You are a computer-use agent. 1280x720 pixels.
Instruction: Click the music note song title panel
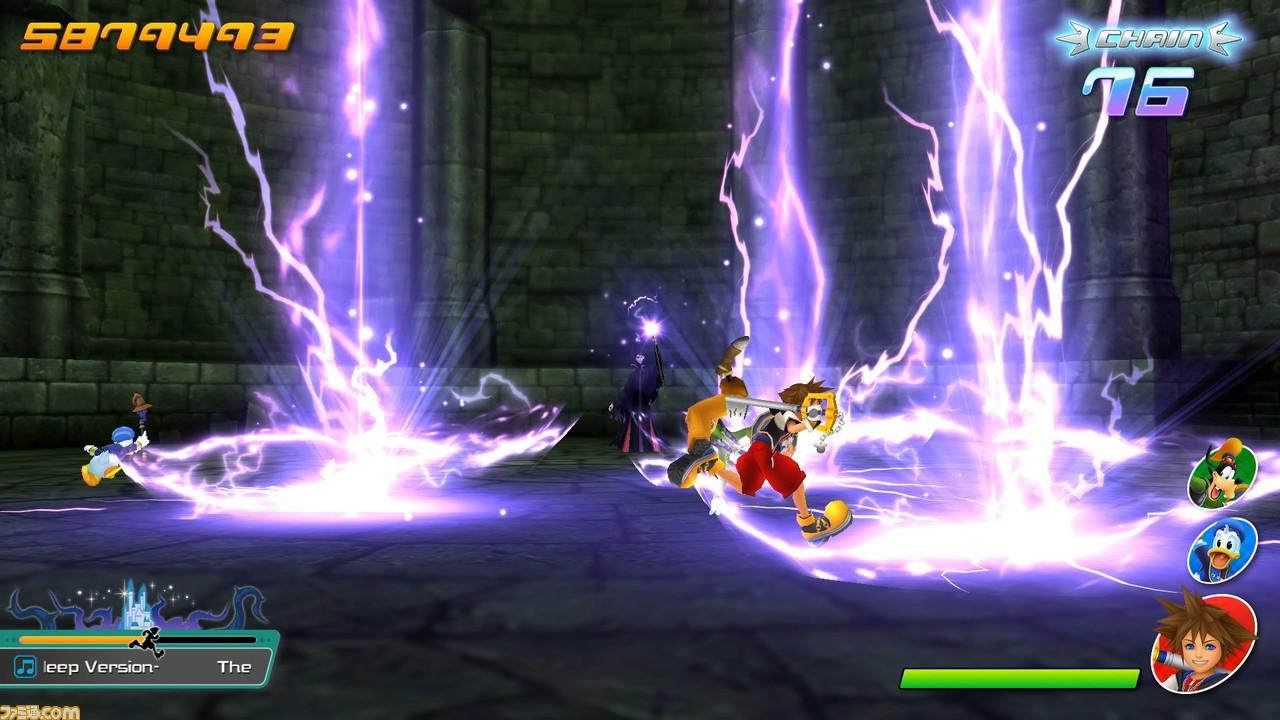click(139, 666)
